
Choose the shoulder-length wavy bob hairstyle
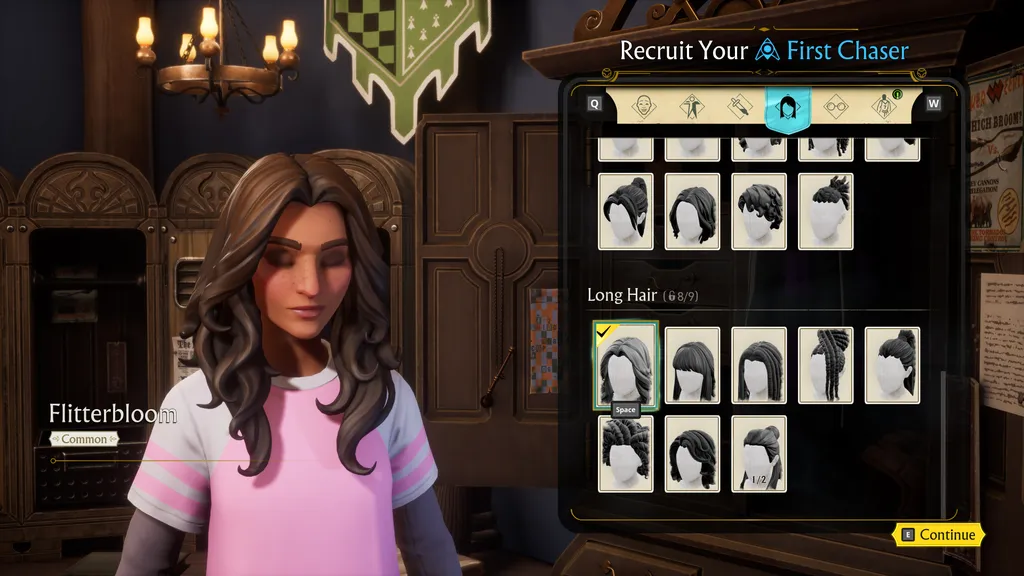coord(692,211)
